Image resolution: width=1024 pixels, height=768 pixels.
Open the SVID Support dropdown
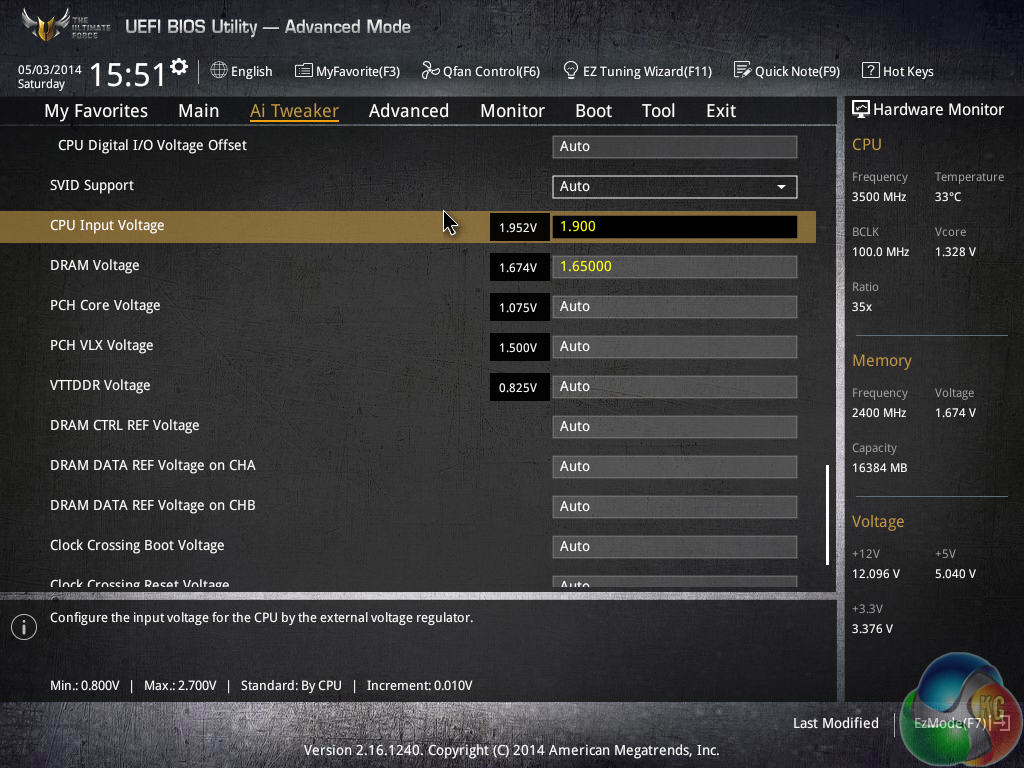point(674,186)
